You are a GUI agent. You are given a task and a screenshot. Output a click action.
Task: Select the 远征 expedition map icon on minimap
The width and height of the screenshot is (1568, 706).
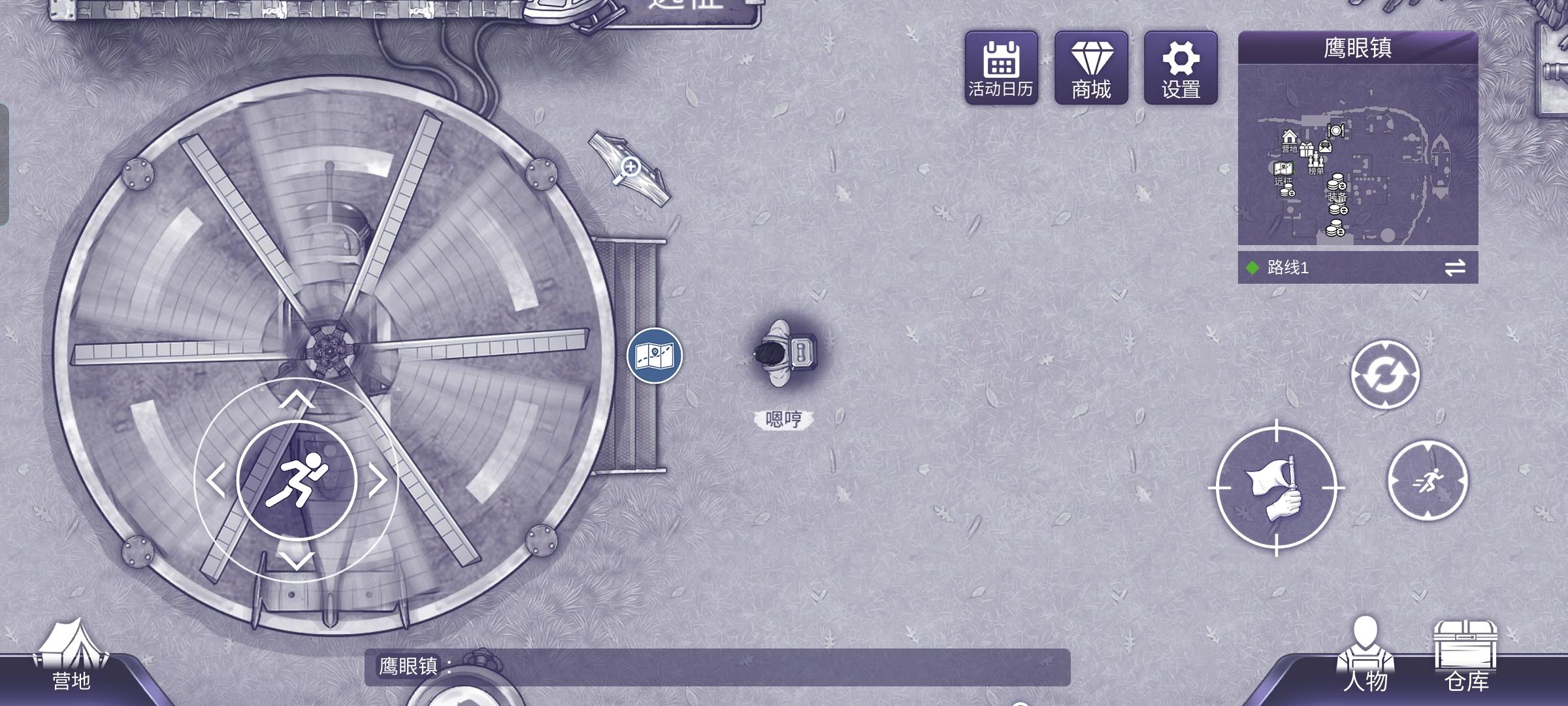coord(1283,169)
